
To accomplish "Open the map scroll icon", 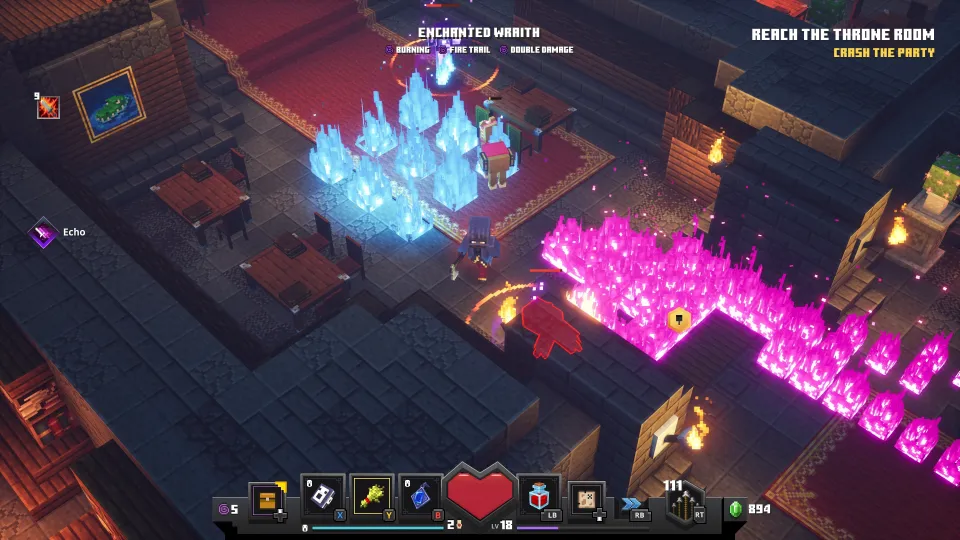I will pos(586,498).
